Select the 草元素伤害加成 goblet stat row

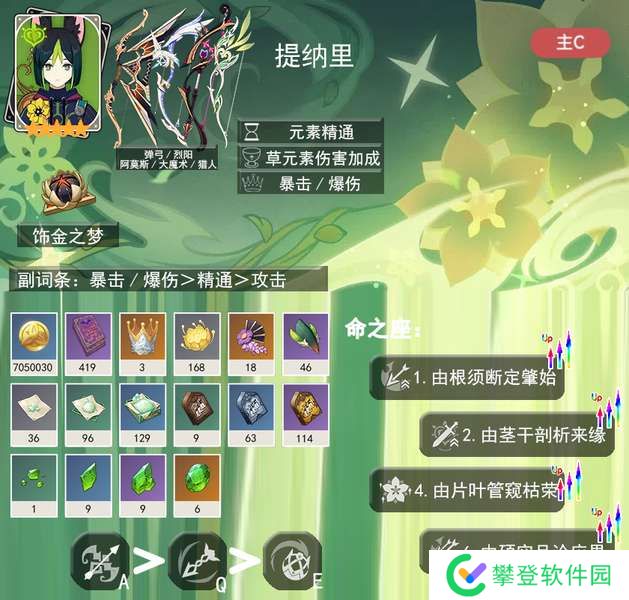(310, 157)
